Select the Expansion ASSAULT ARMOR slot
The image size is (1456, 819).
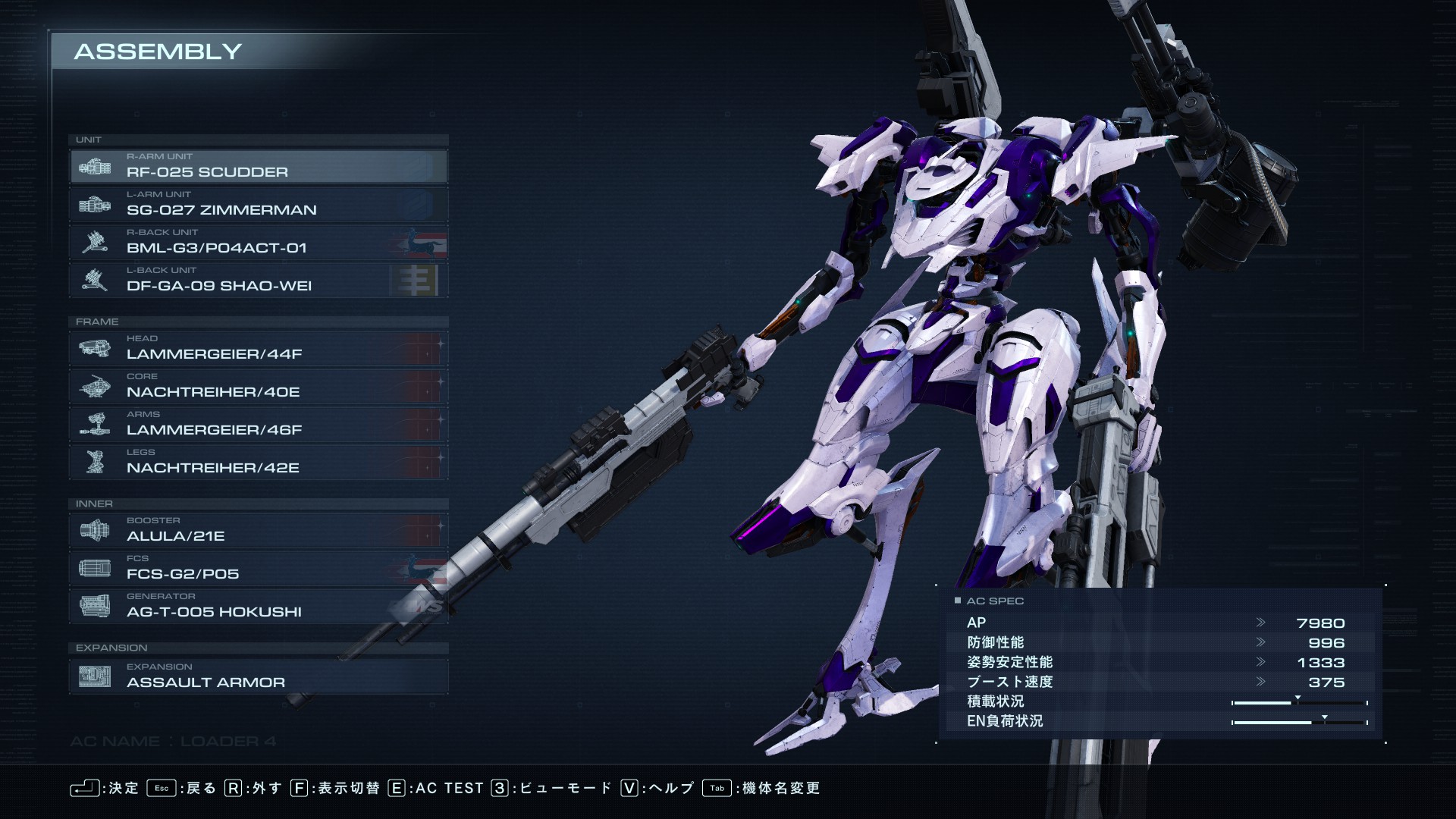[x=258, y=676]
